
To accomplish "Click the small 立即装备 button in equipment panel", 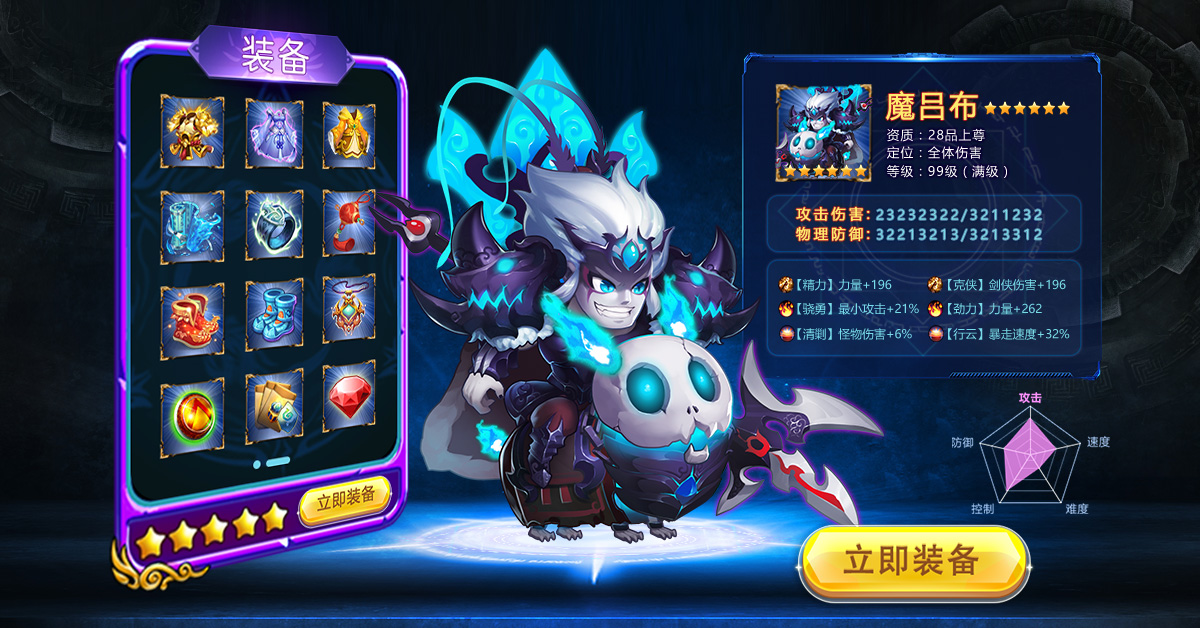I will click(345, 498).
